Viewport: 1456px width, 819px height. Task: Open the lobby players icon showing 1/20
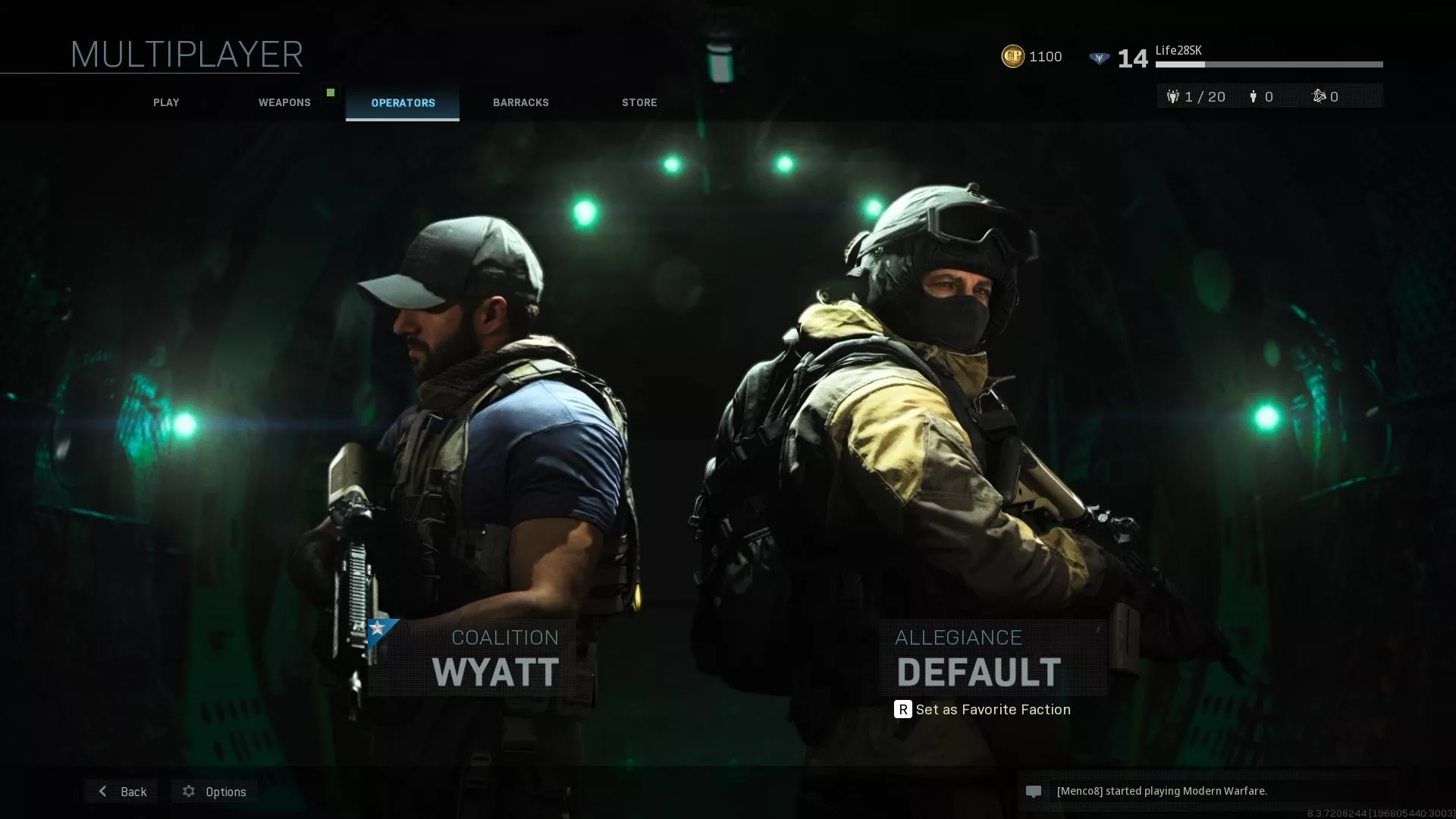tap(1173, 96)
